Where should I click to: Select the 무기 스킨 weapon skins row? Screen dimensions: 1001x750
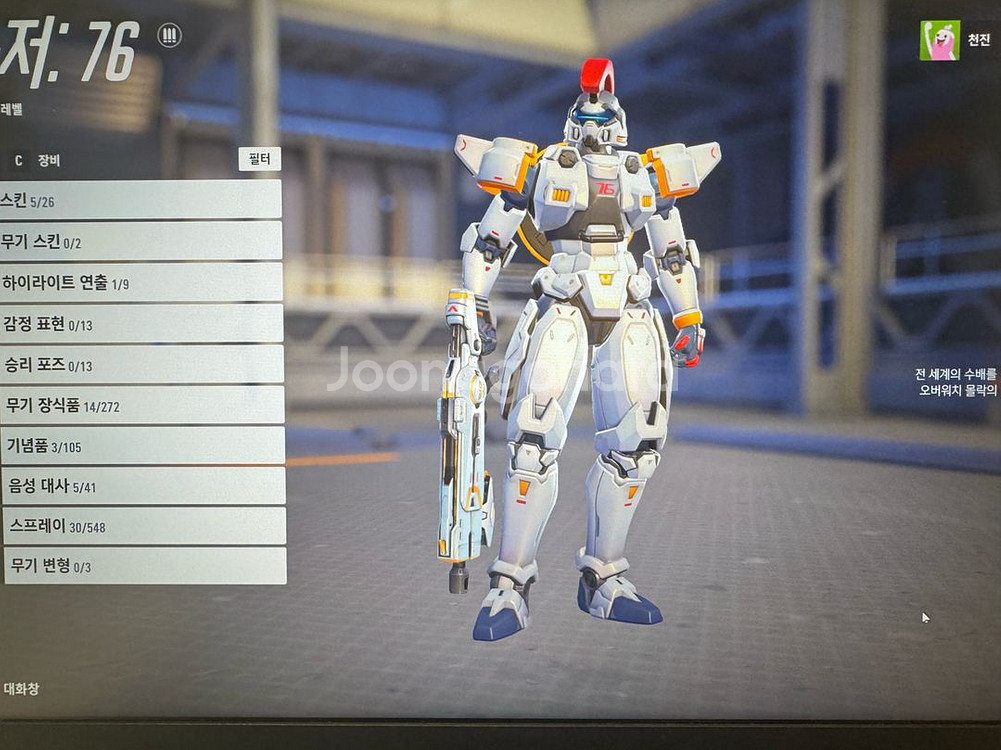pyautogui.click(x=140, y=241)
